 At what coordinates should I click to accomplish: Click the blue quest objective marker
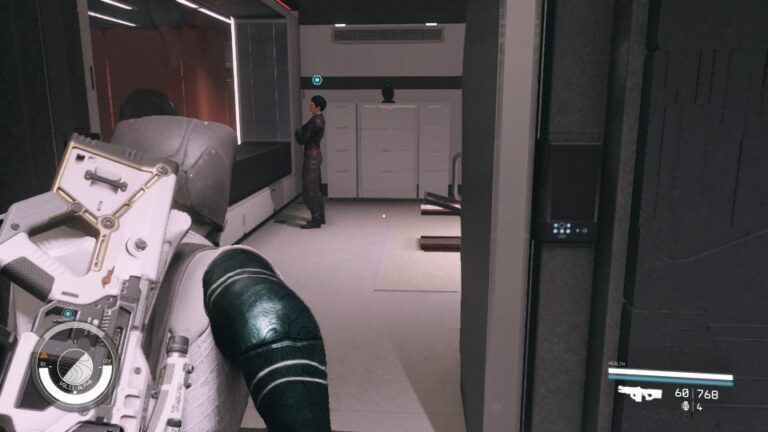coord(317,80)
